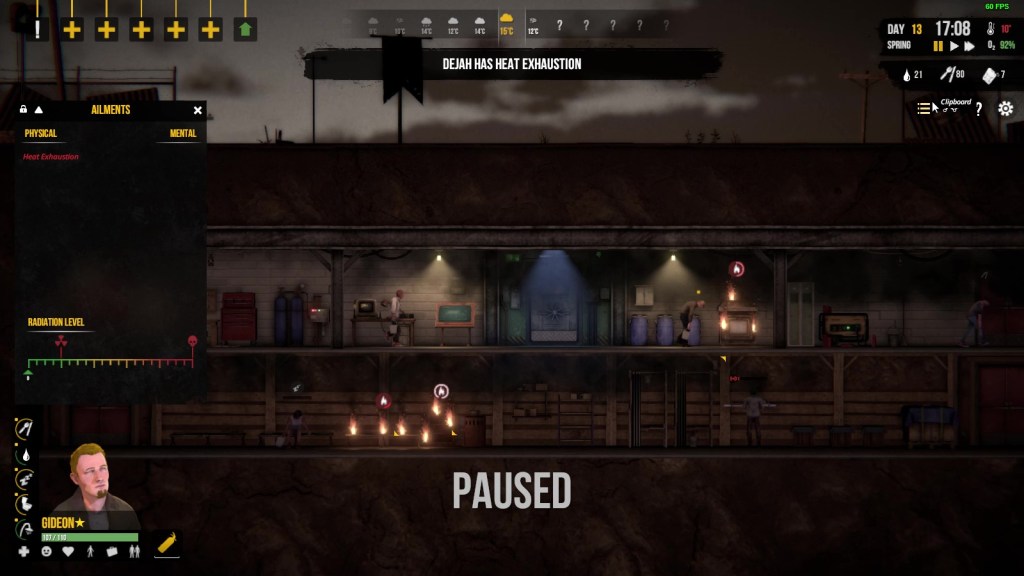Screen dimensions: 1024x576
Task: Select the equipped fire extinguisher slot
Action: (x=167, y=544)
